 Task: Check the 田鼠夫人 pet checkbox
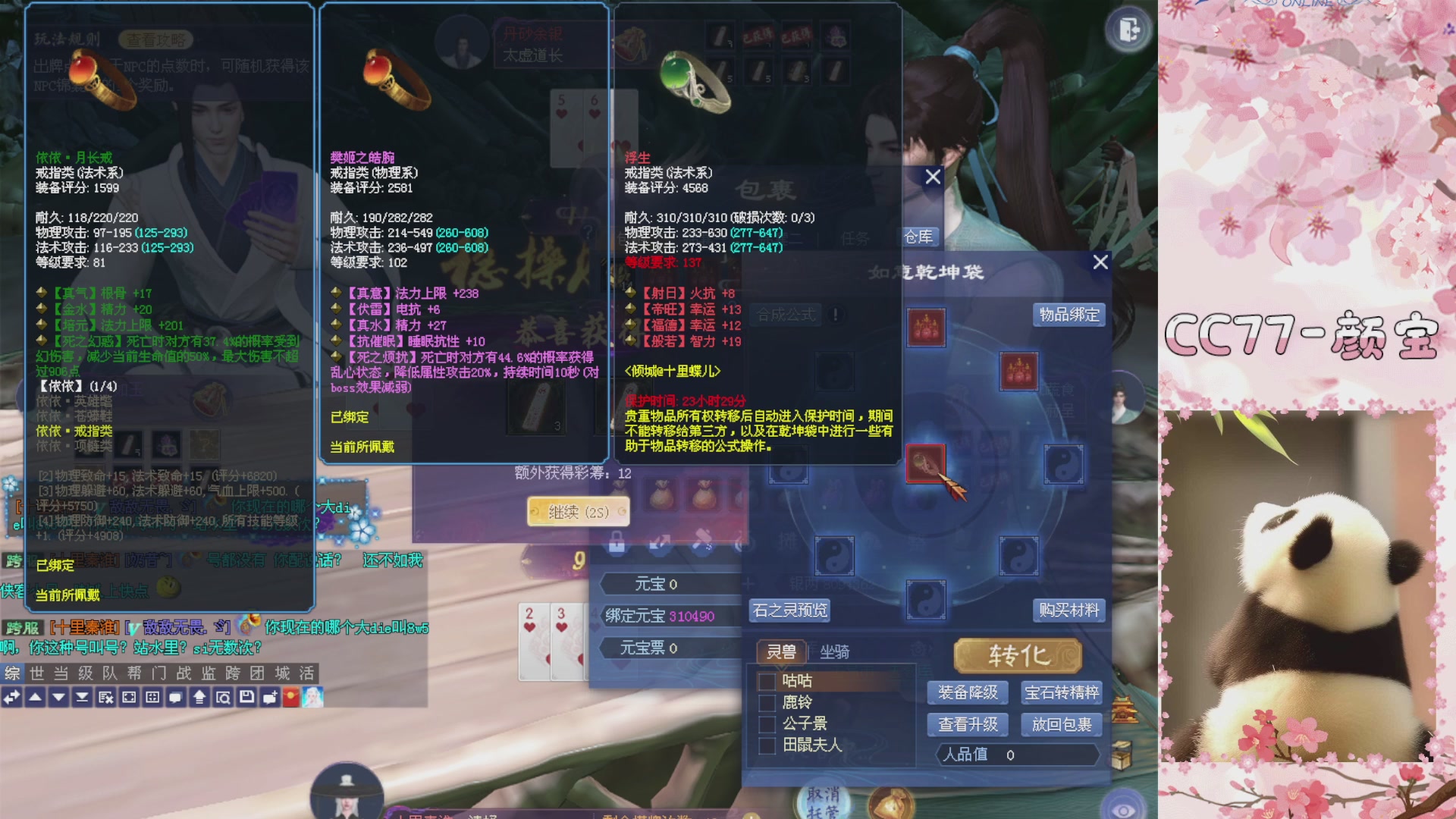tap(767, 746)
